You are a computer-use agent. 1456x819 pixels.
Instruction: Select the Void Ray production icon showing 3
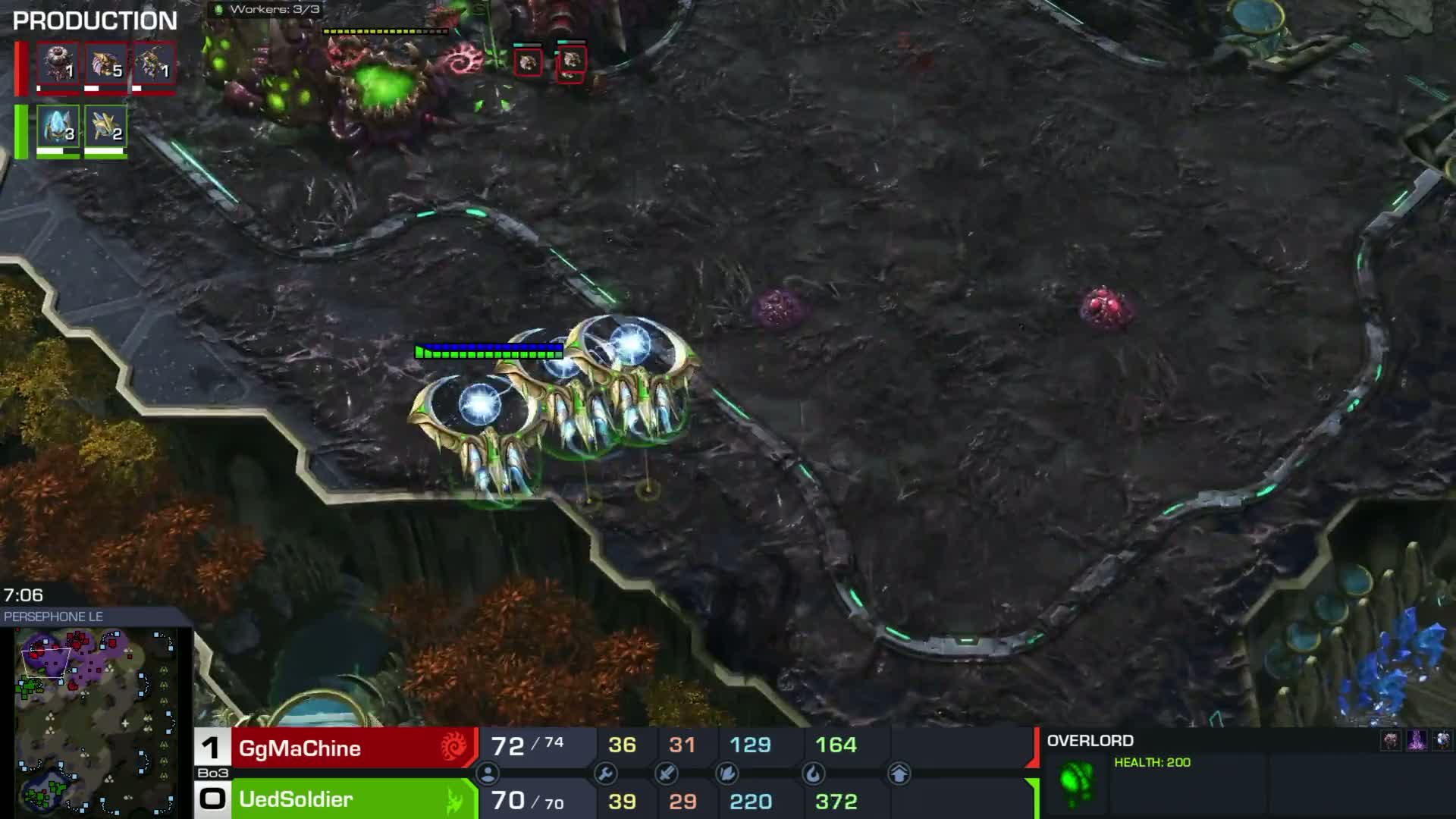coord(57,129)
